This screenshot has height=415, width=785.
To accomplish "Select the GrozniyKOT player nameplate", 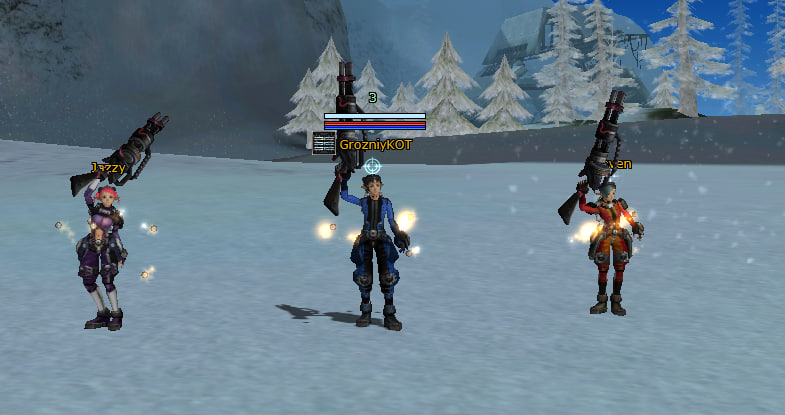I will coord(375,145).
